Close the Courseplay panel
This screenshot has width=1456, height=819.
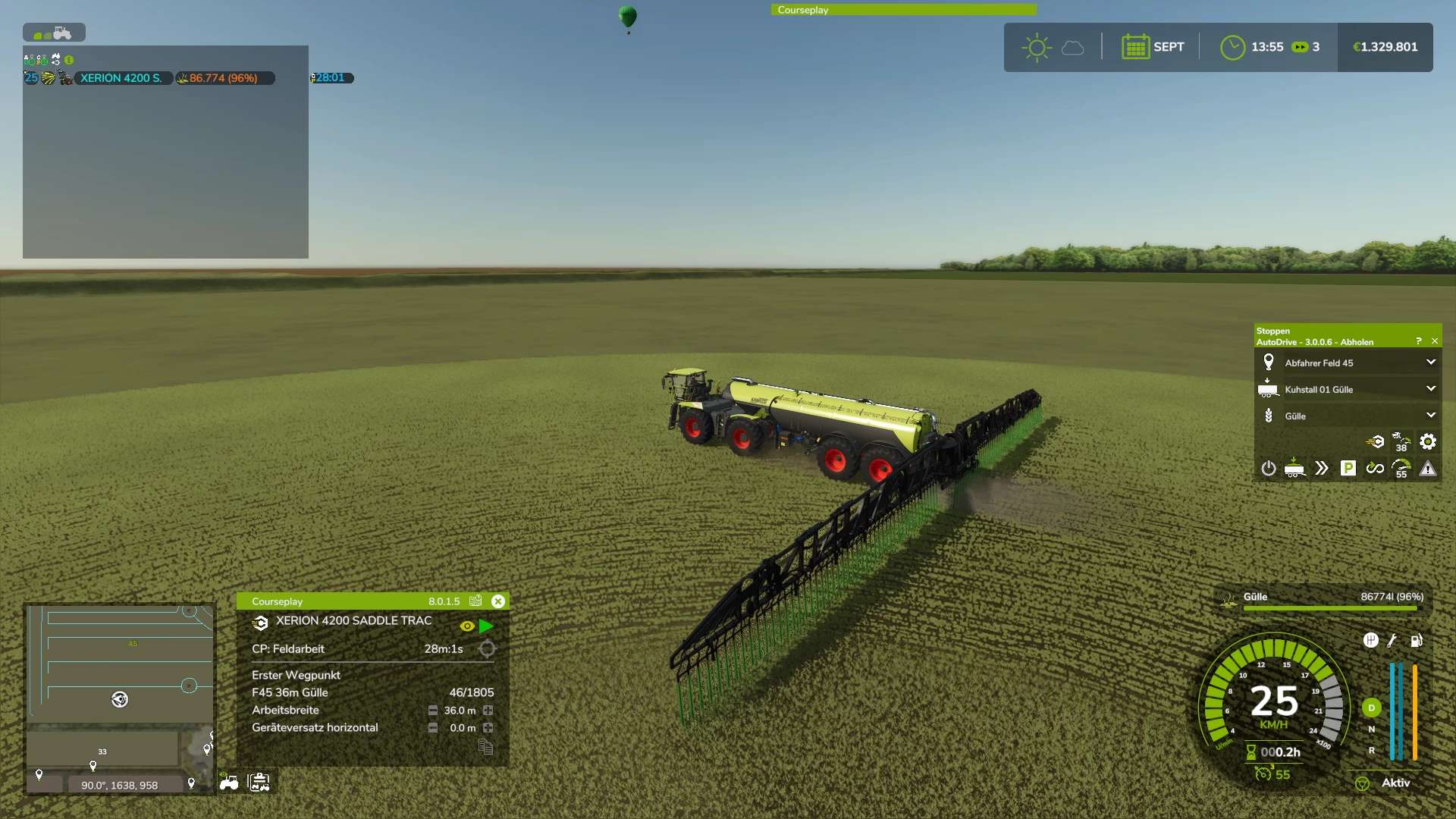(x=498, y=601)
